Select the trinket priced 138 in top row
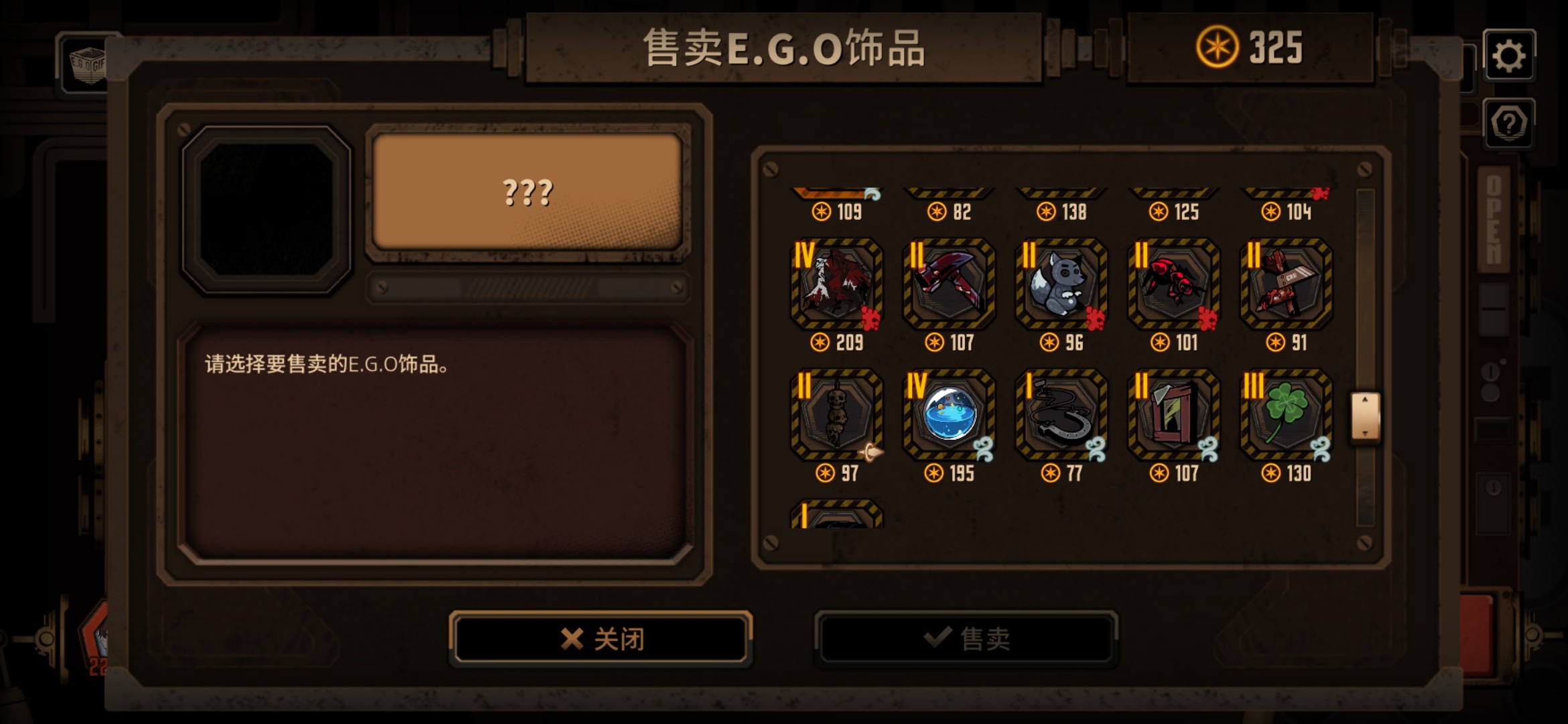 point(1060,194)
